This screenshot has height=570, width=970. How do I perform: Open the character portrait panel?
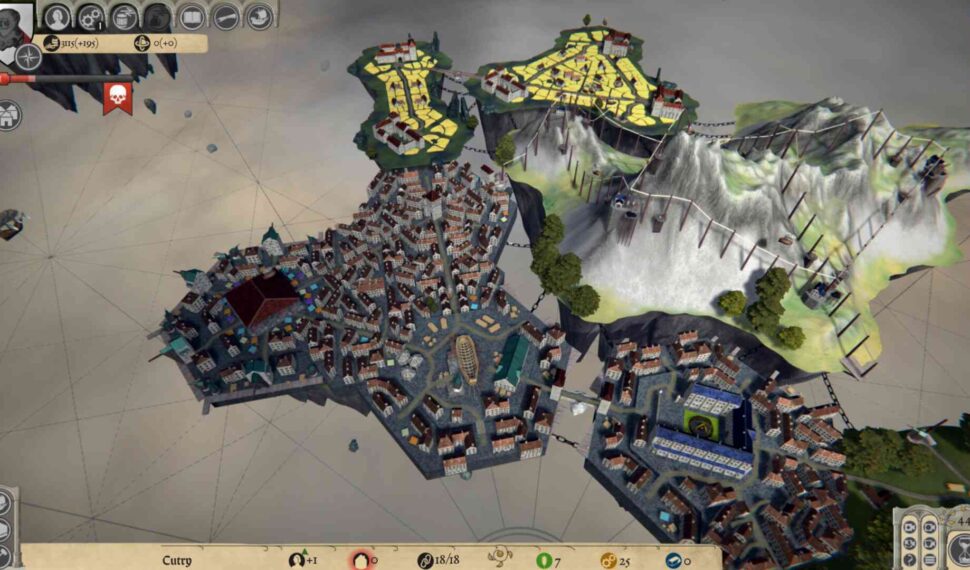tap(57, 17)
